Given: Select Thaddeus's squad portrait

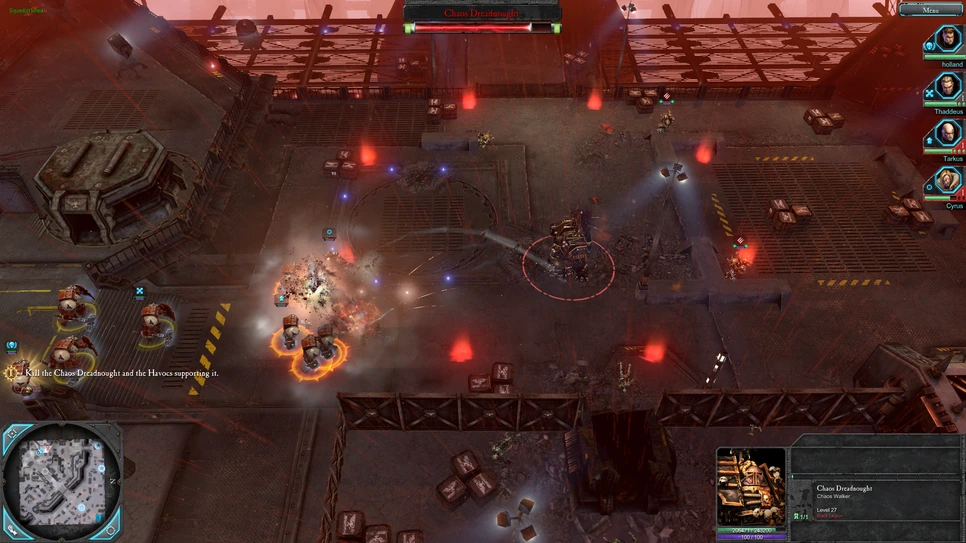Looking at the screenshot, I should [947, 87].
